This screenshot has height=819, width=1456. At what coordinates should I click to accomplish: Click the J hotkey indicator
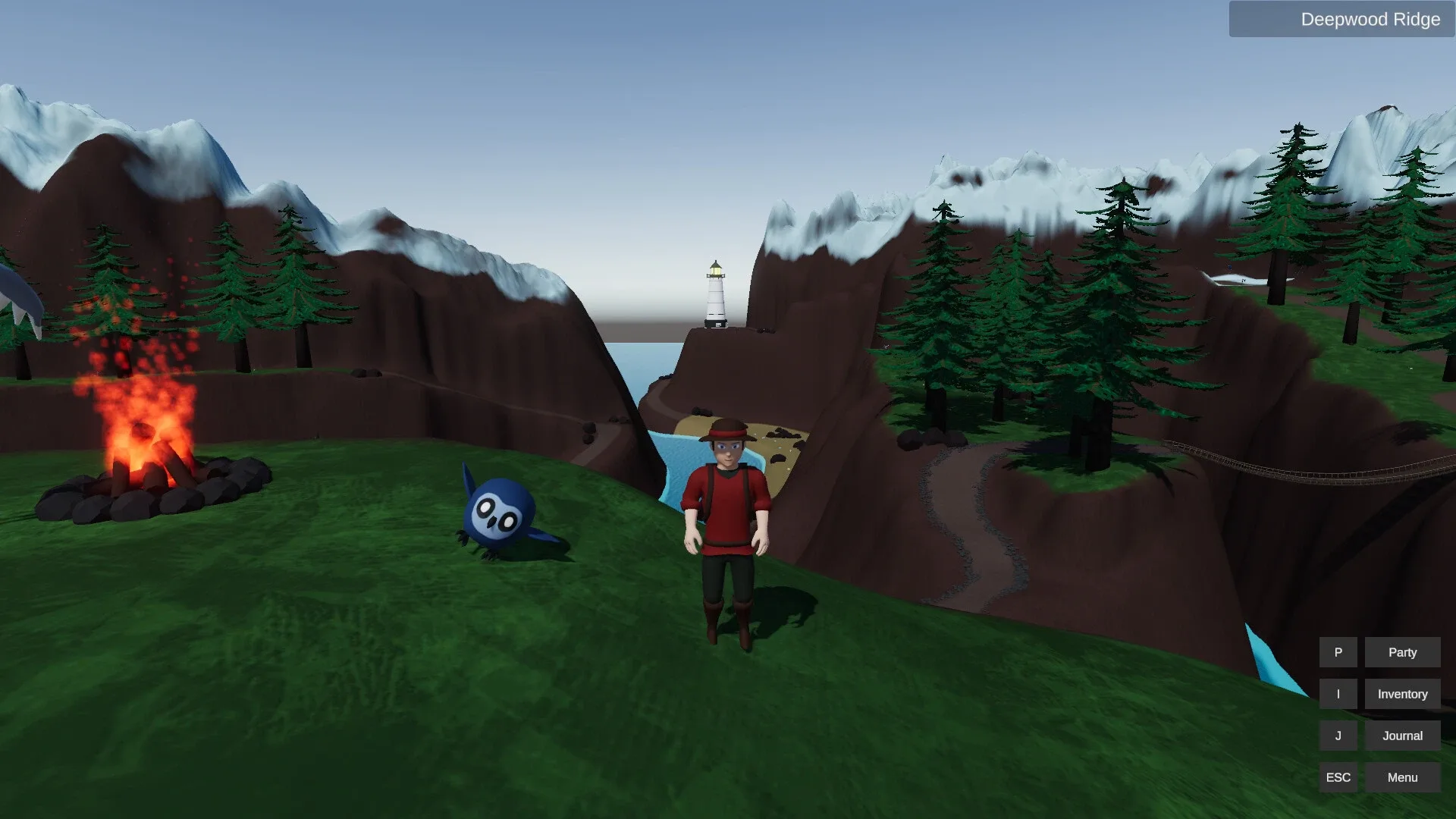point(1338,735)
